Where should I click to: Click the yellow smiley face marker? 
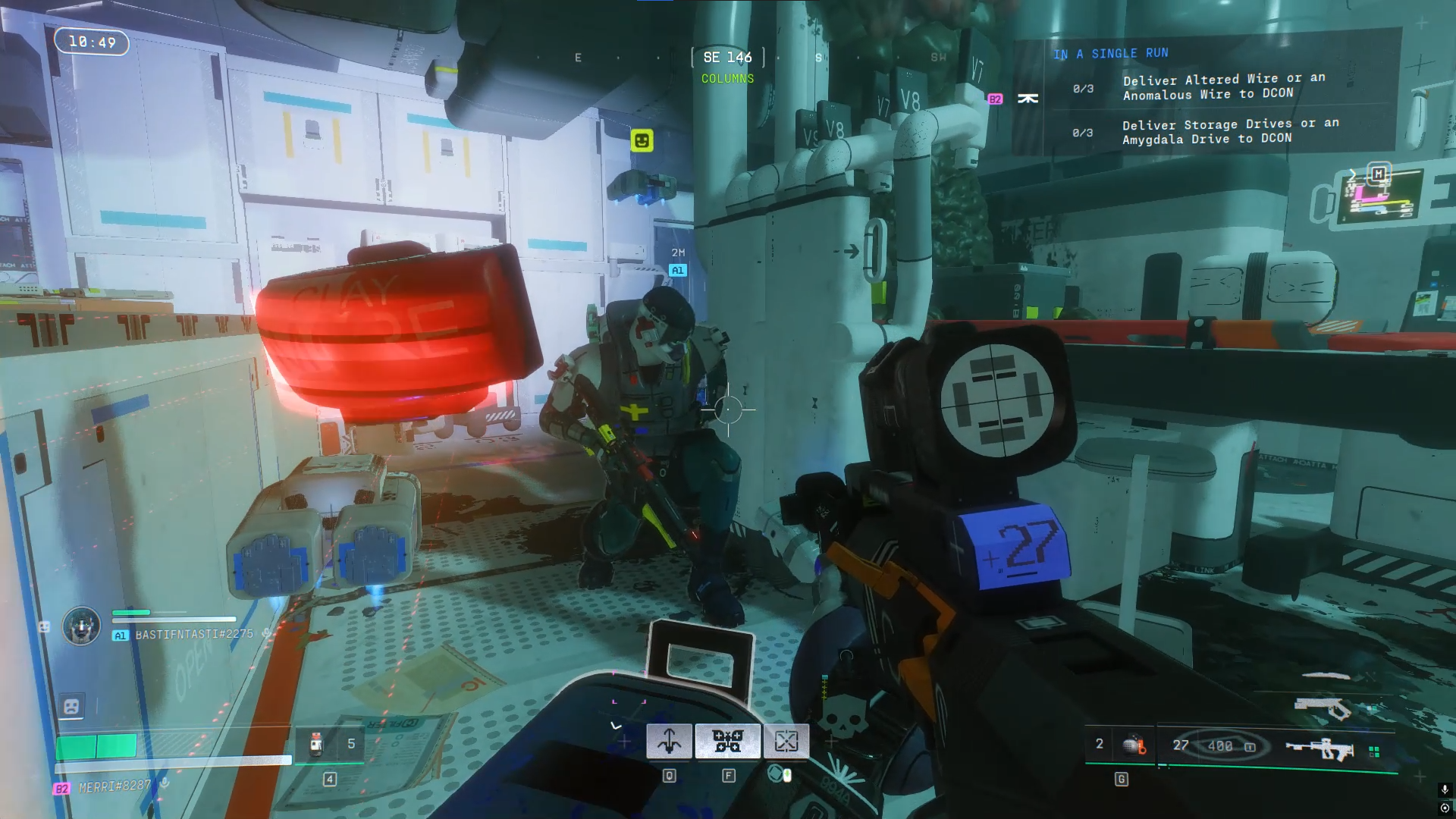click(642, 140)
